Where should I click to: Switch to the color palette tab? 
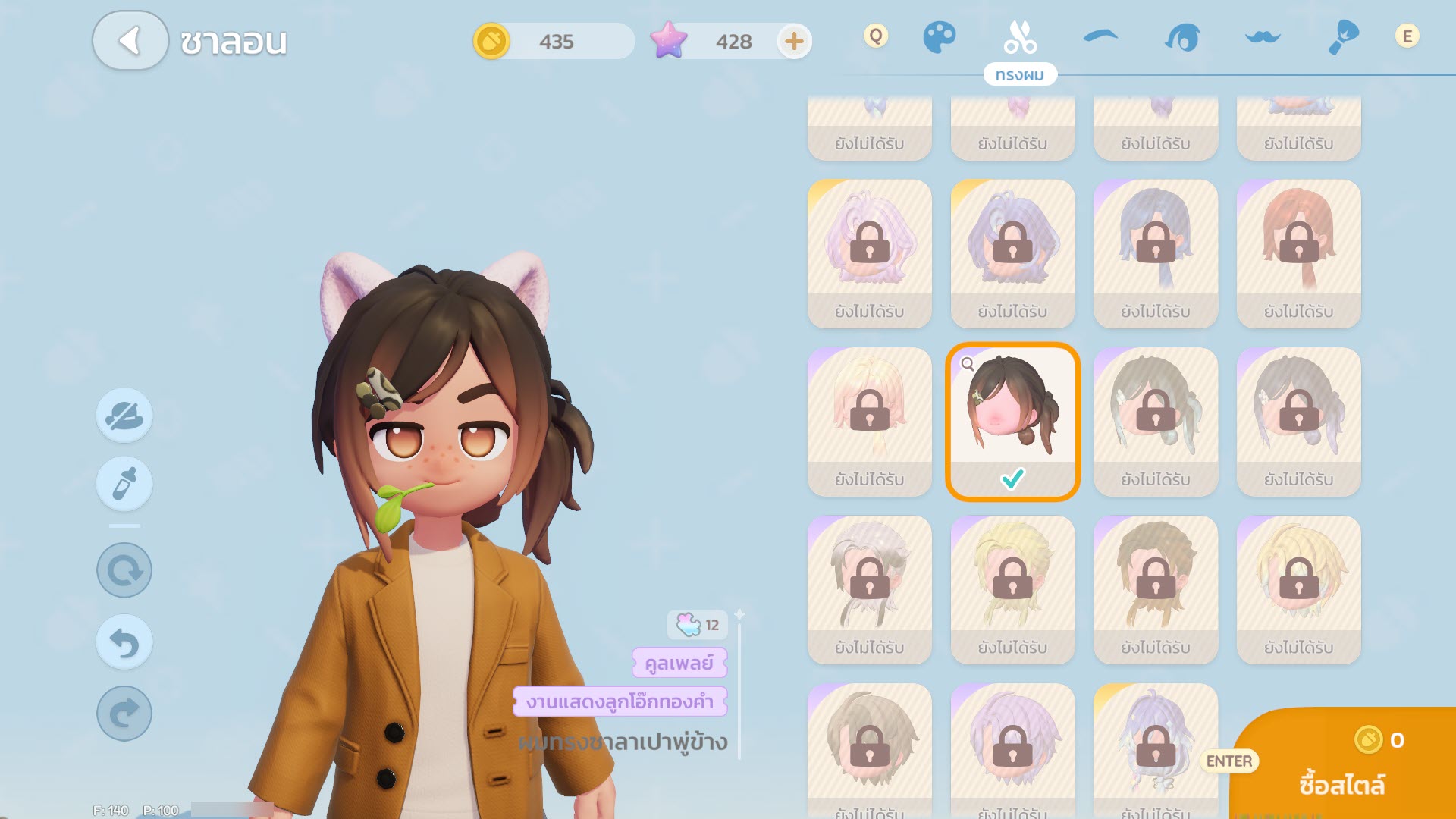[939, 38]
